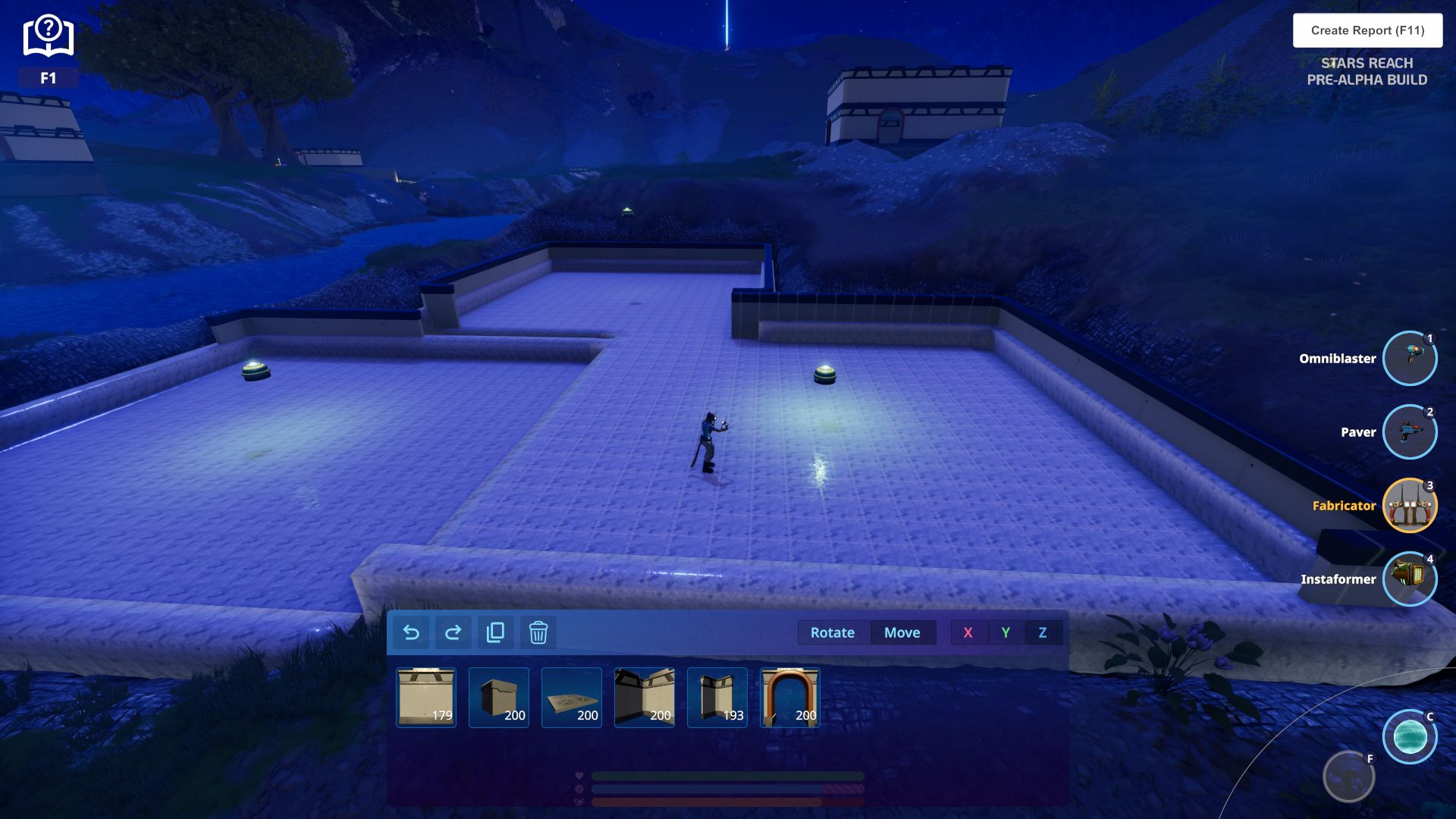Redo the building action
Viewport: 1456px width, 819px height.
(453, 632)
